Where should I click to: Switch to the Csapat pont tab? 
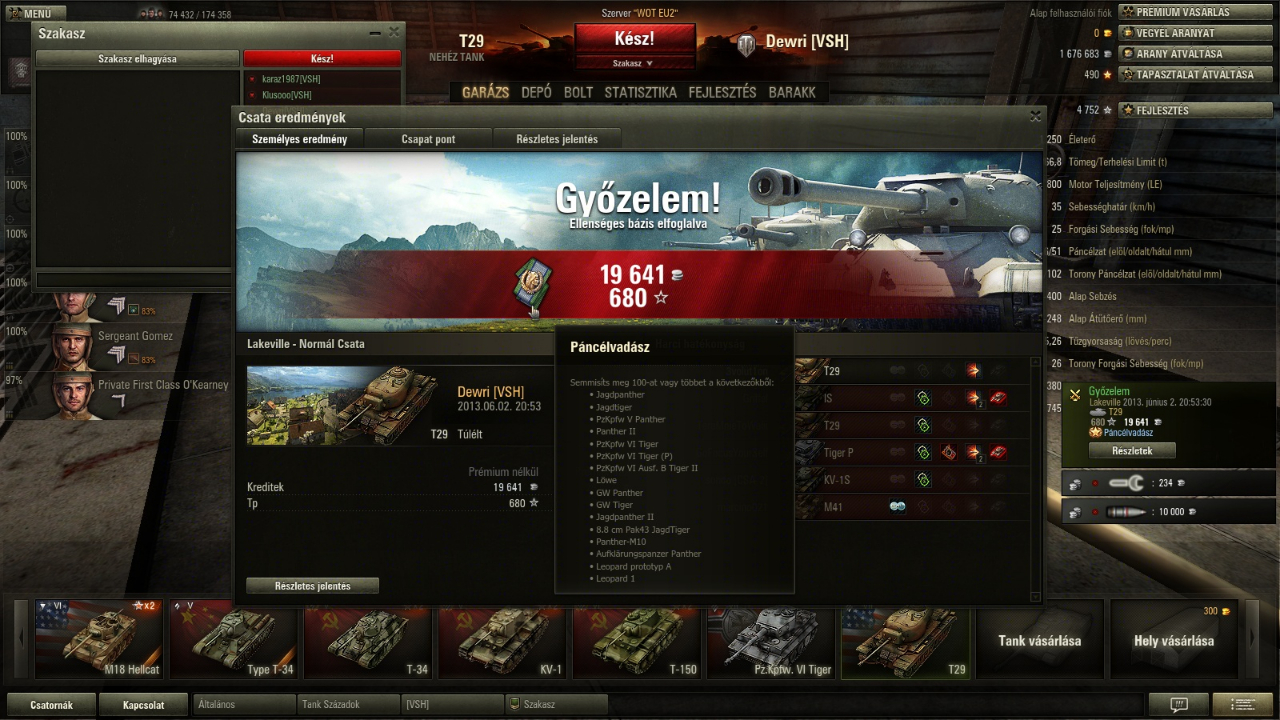click(x=428, y=139)
